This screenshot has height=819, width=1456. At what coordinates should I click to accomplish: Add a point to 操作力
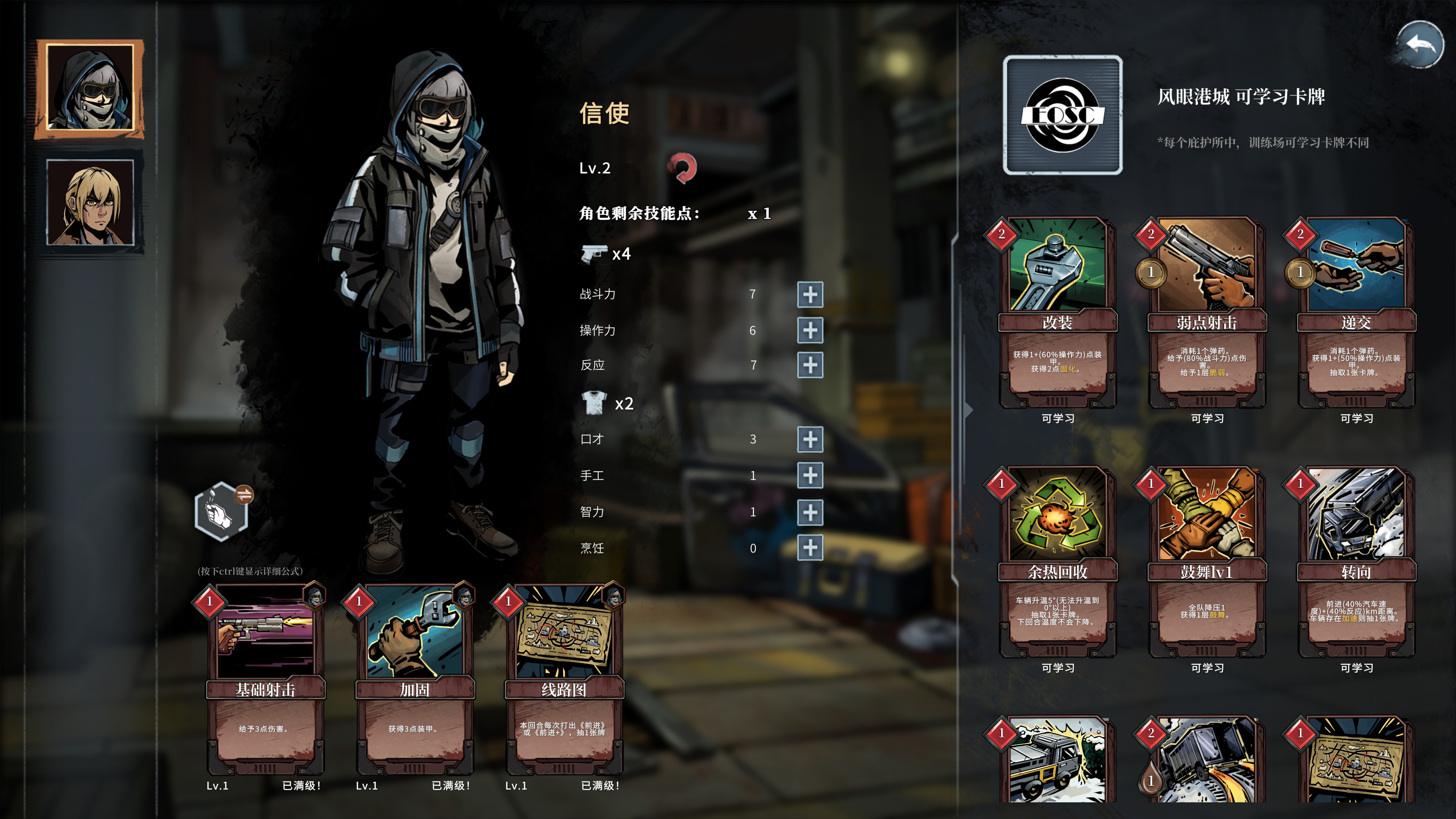(x=810, y=331)
